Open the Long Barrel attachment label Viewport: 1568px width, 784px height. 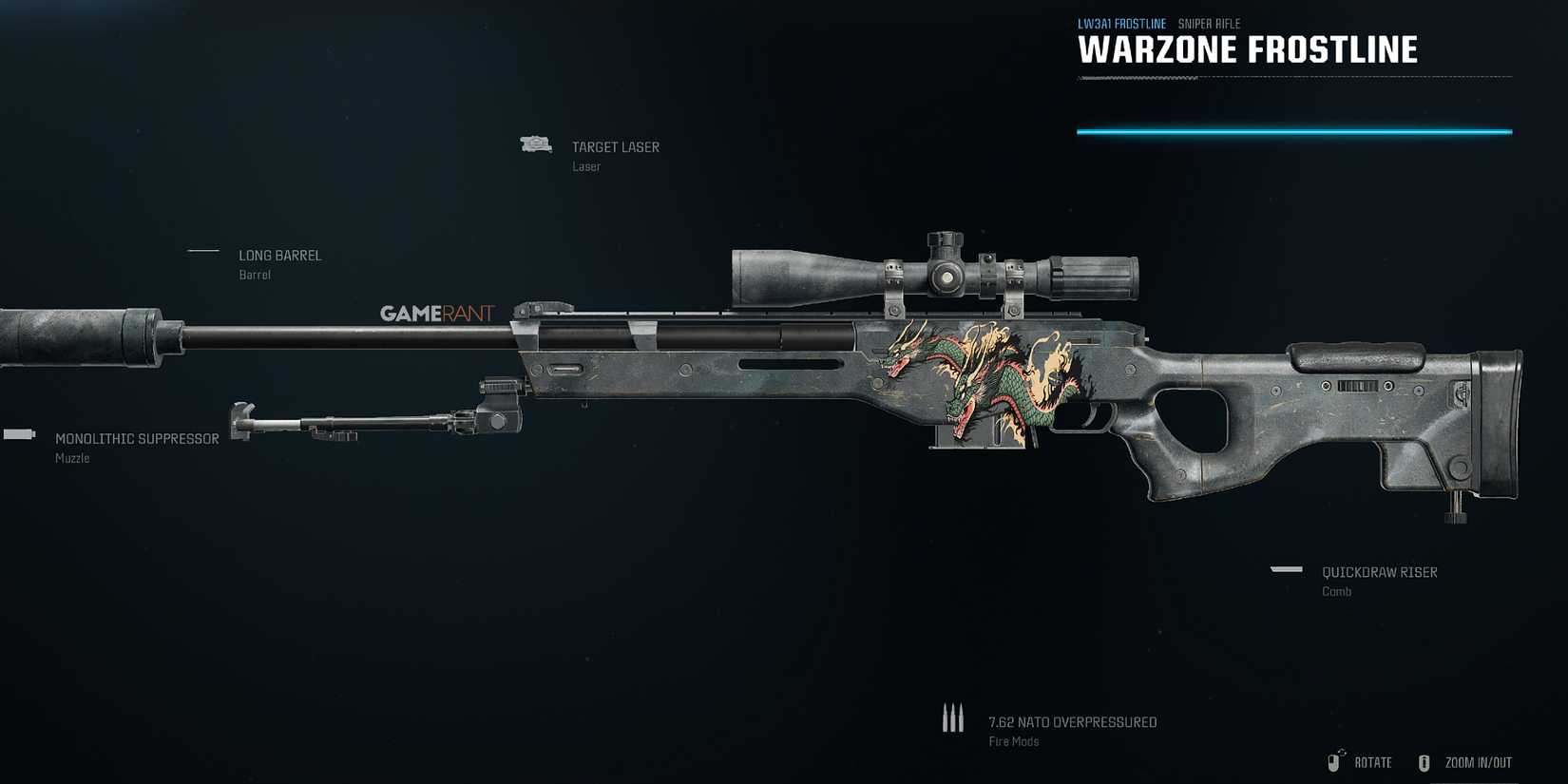tap(280, 255)
